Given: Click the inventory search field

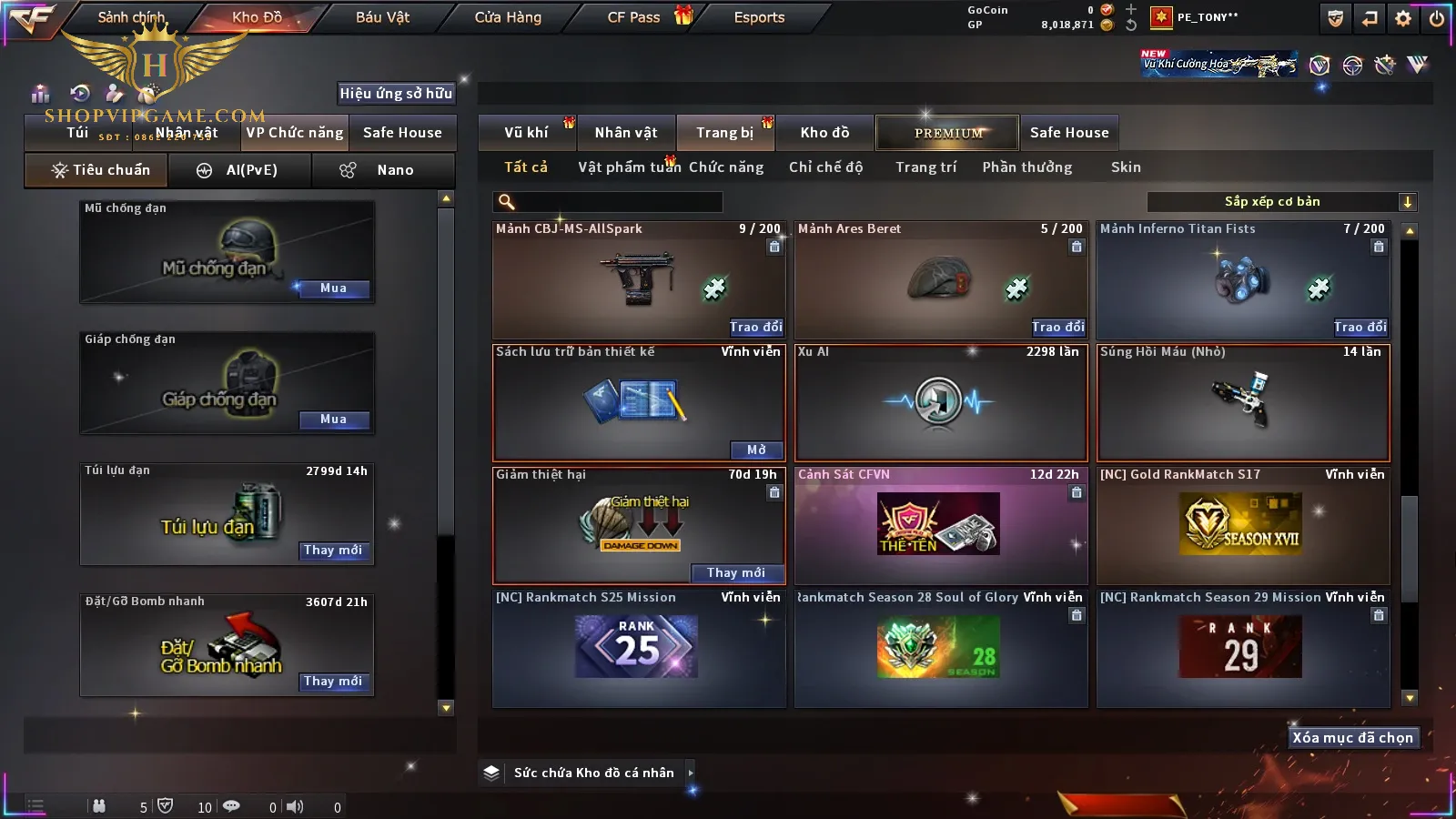Looking at the screenshot, I should tap(610, 202).
